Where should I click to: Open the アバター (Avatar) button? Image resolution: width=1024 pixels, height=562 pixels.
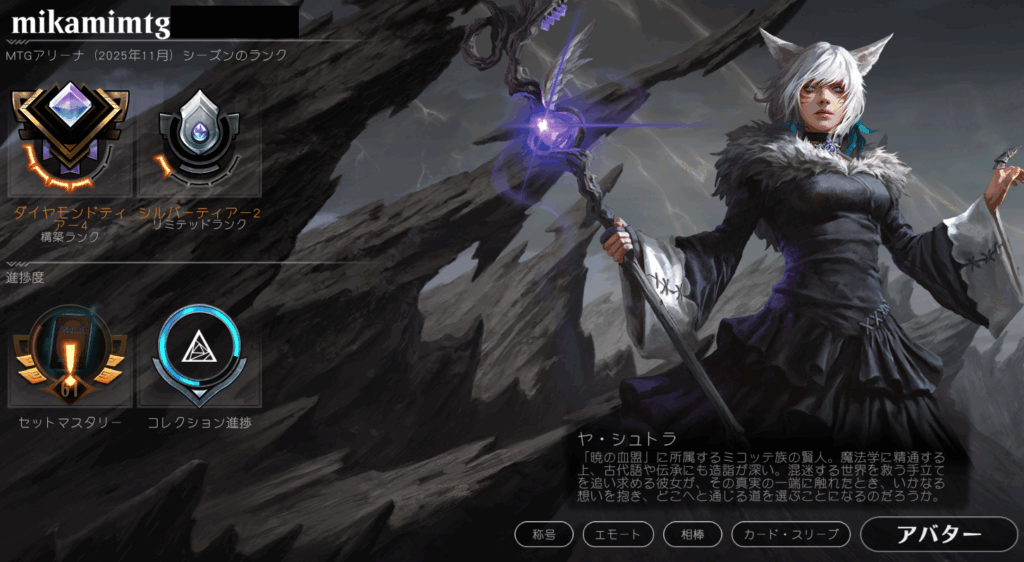click(x=937, y=534)
